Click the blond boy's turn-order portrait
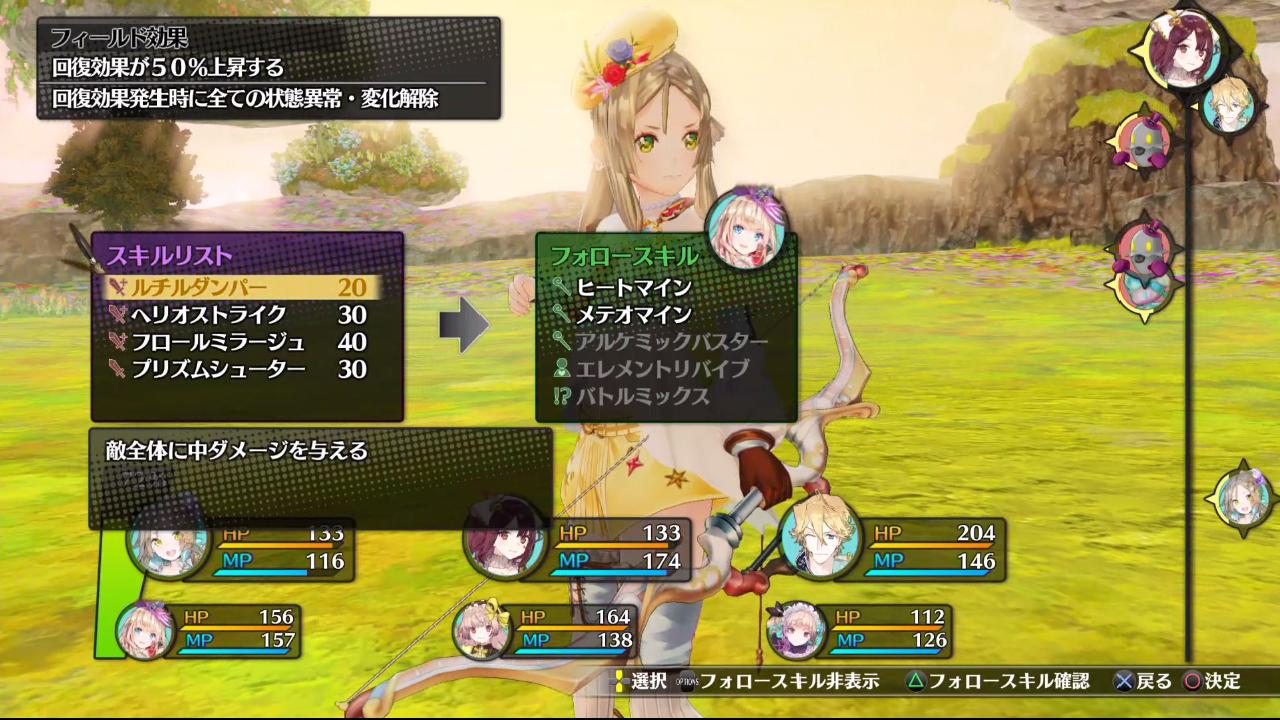Screen dimensions: 1280x720 1229,104
